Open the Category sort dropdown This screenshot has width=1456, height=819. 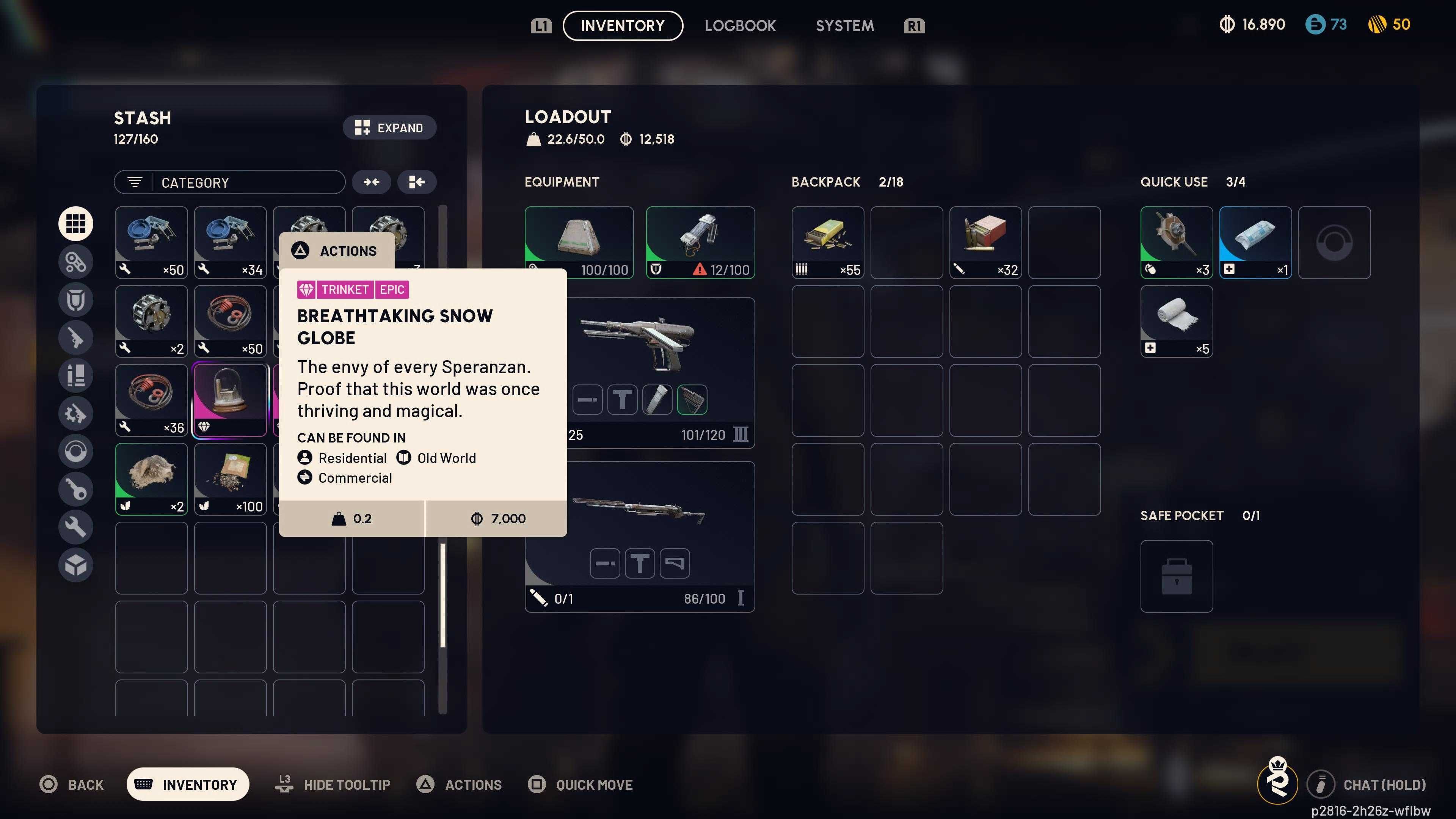(229, 182)
